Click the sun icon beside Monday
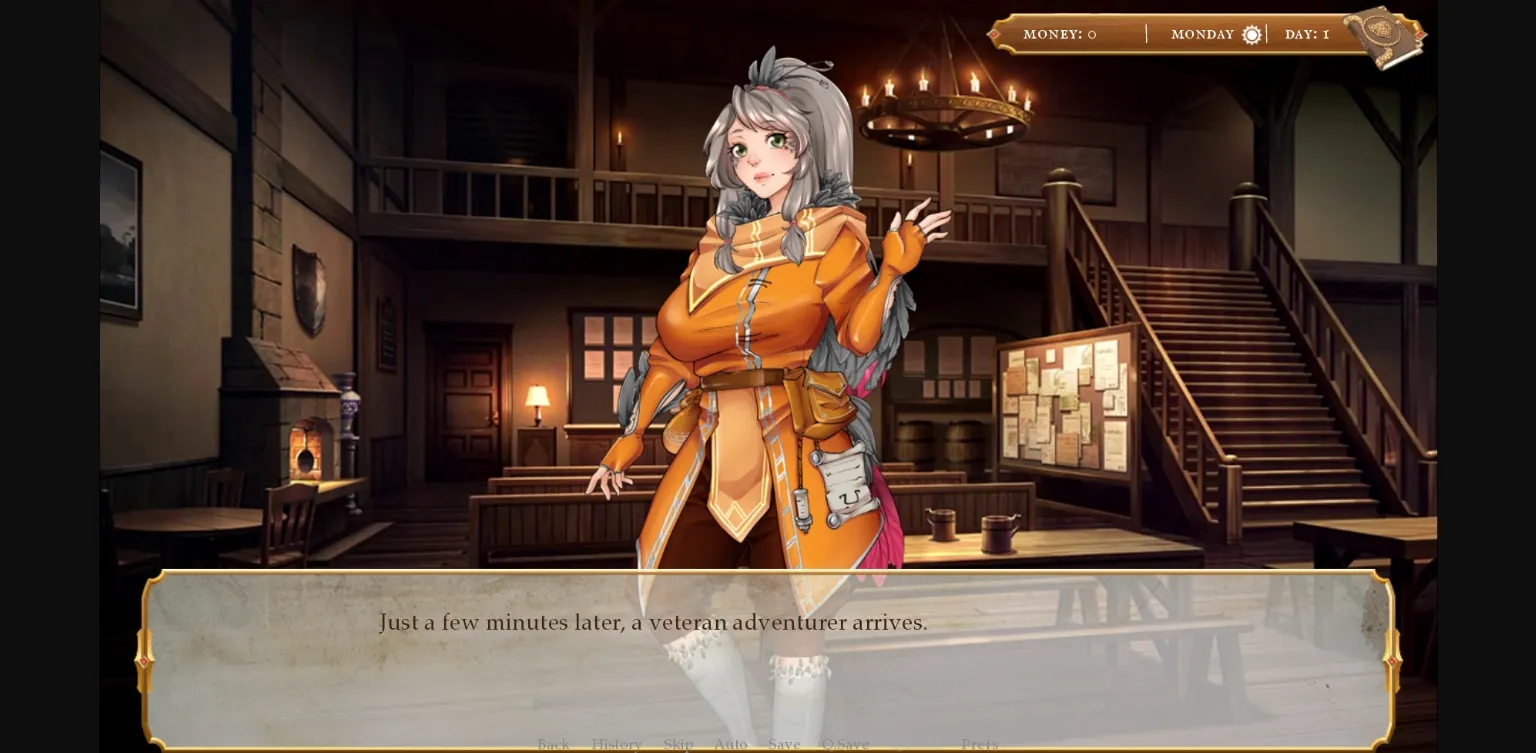Viewport: 1536px width, 753px height. point(1251,34)
